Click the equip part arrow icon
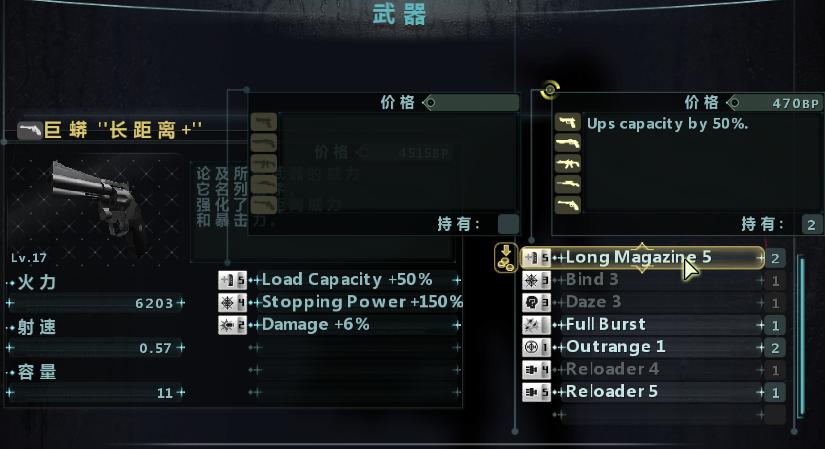Image resolution: width=825 pixels, height=449 pixels. [506, 258]
